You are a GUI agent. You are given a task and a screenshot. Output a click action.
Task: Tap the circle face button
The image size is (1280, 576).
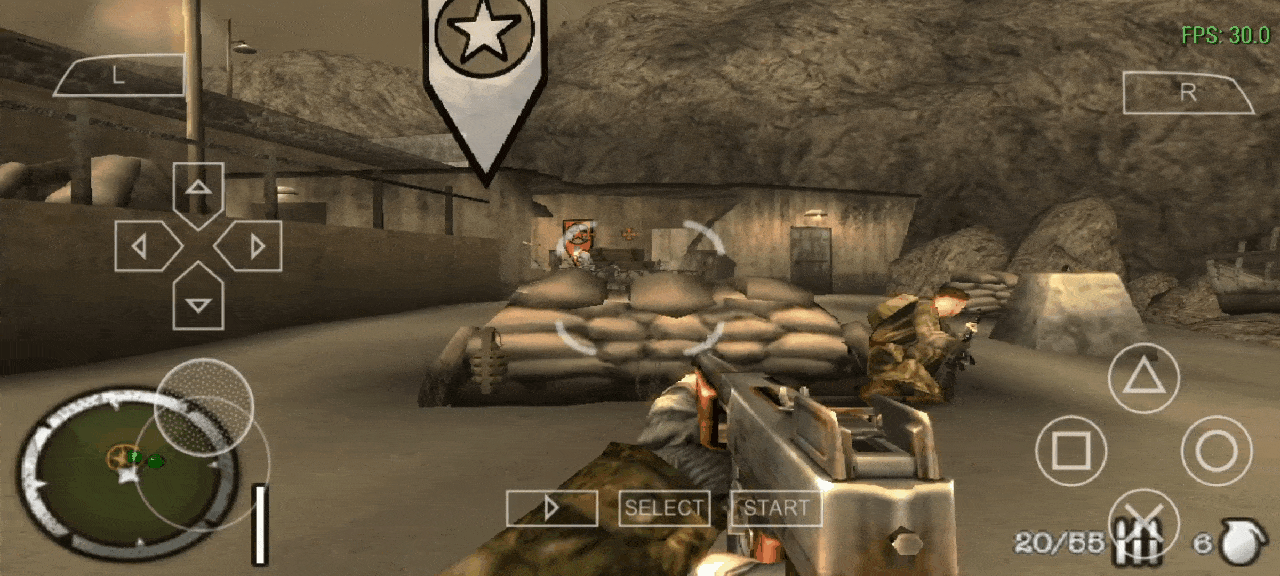(1216, 451)
